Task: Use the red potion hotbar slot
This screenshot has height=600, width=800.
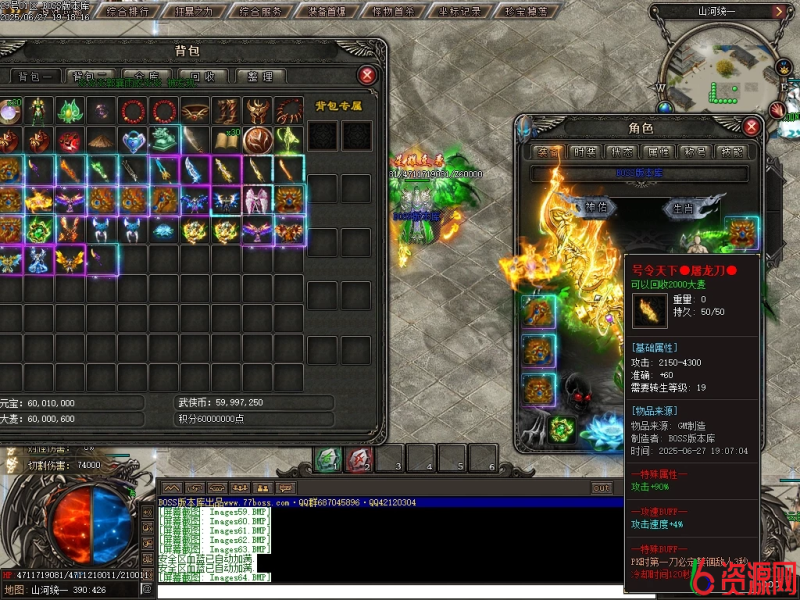Action: coord(357,459)
